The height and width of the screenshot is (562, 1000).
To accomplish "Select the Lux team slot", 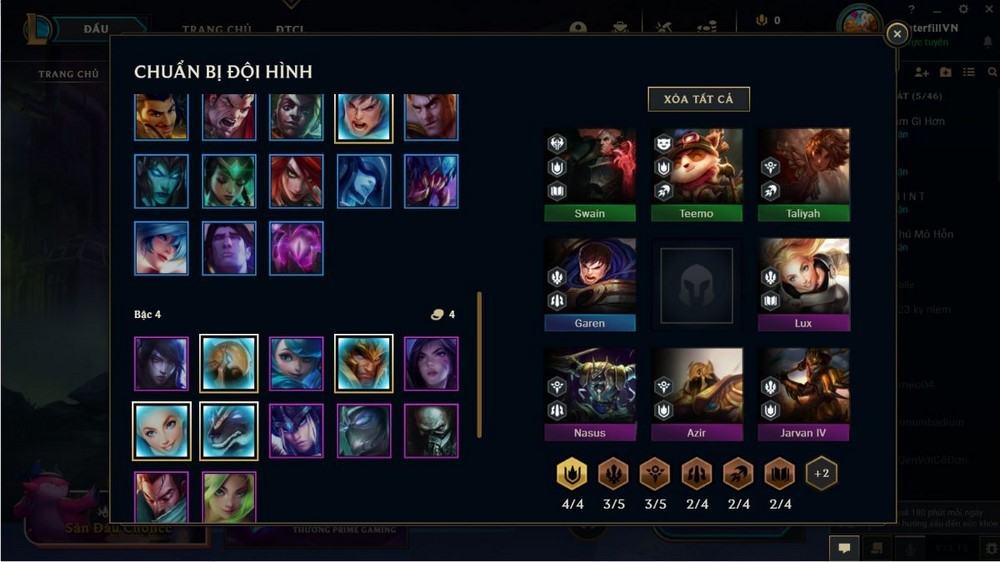I will tap(804, 284).
